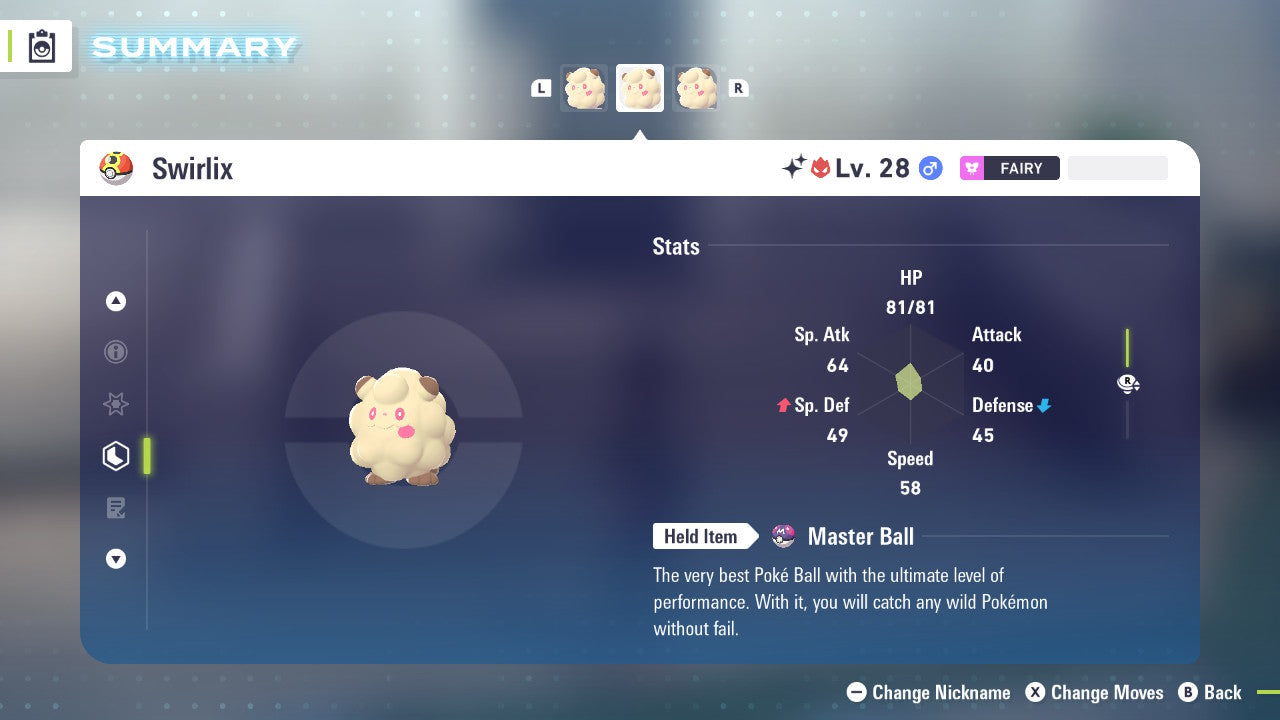Image resolution: width=1280 pixels, height=720 pixels.
Task: Click the FAIRY type badge
Action: pos(1009,168)
